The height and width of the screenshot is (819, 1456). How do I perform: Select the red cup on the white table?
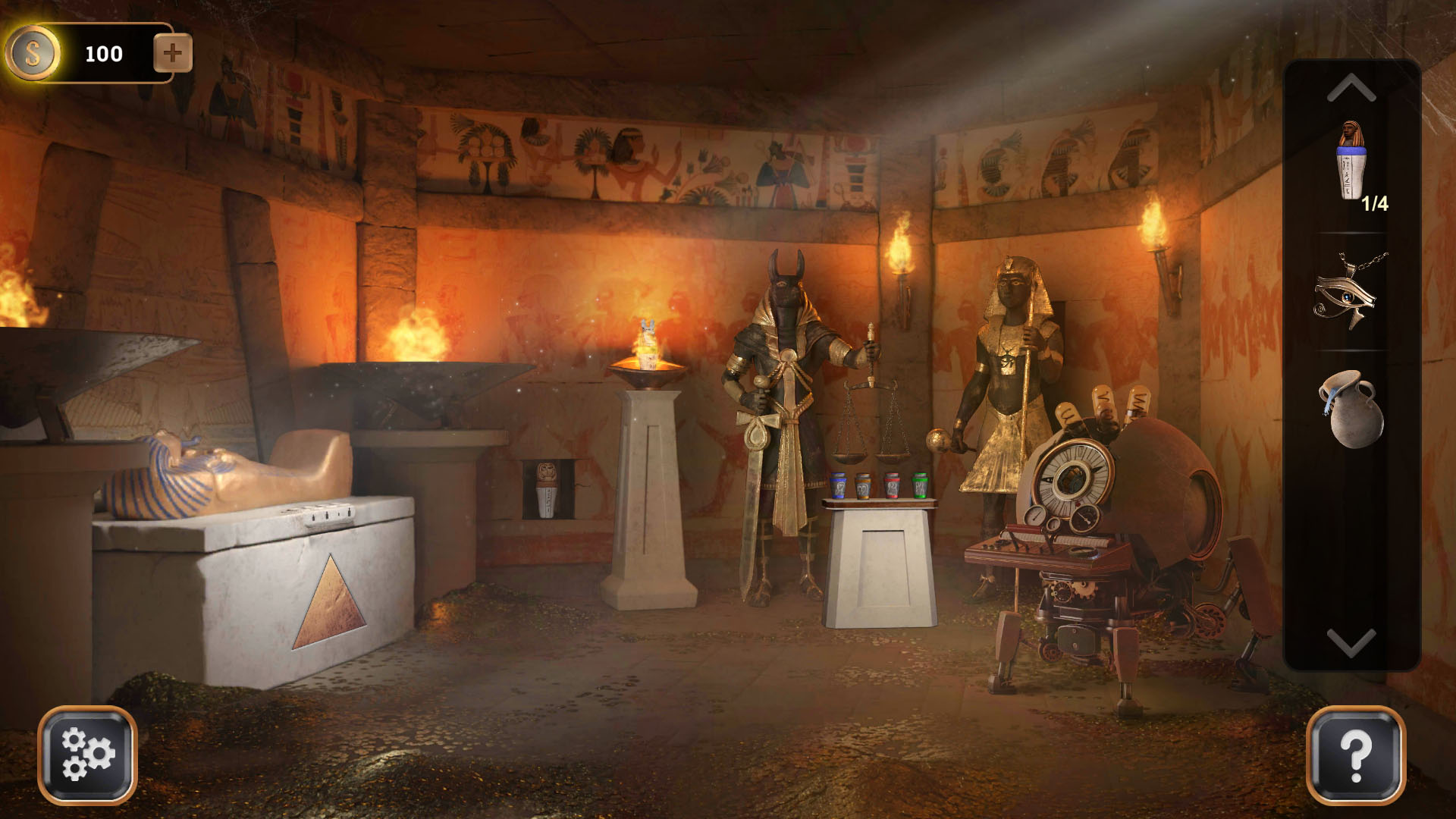click(893, 485)
